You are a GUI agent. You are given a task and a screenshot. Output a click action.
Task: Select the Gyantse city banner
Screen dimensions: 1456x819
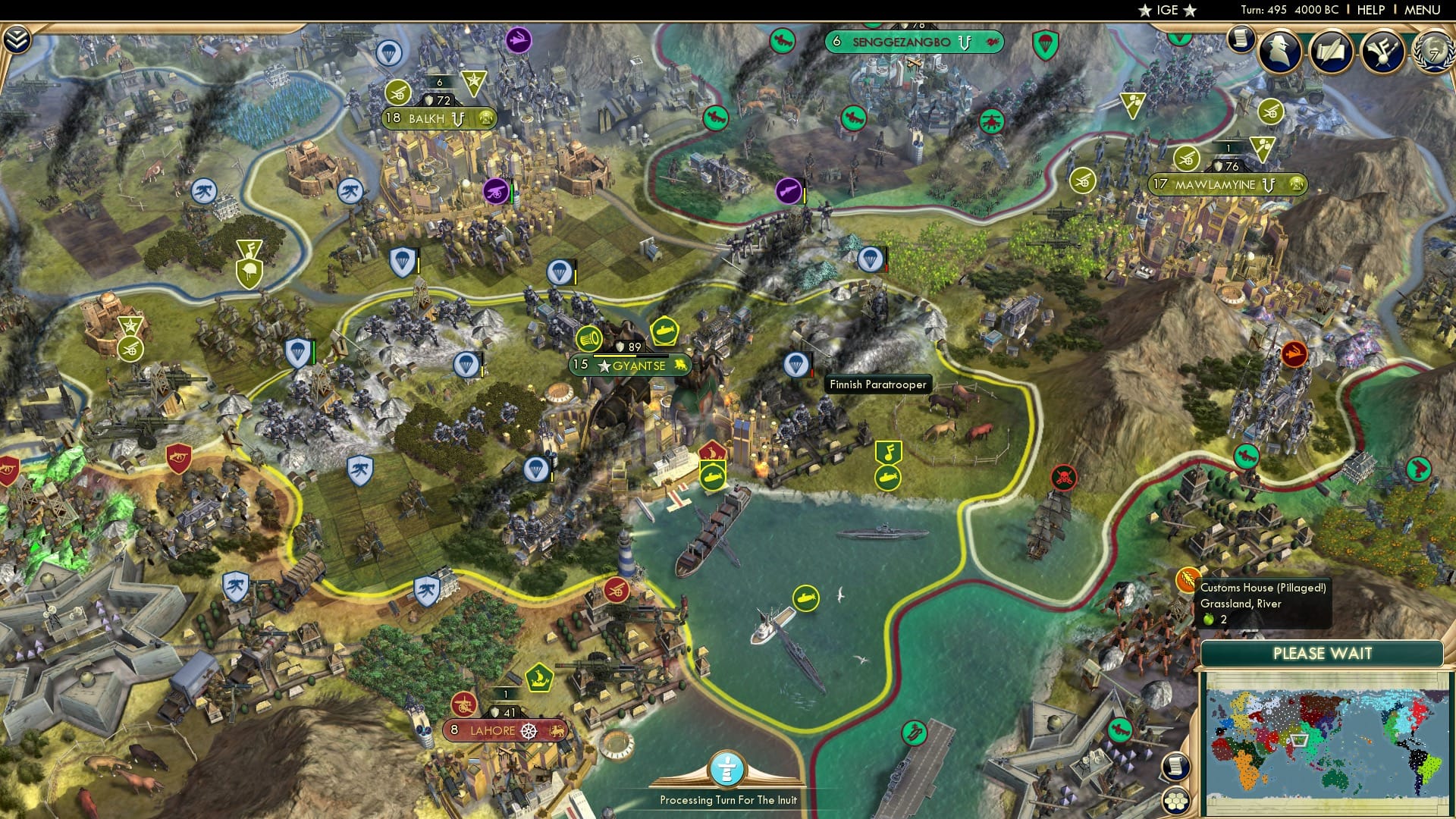click(x=629, y=365)
